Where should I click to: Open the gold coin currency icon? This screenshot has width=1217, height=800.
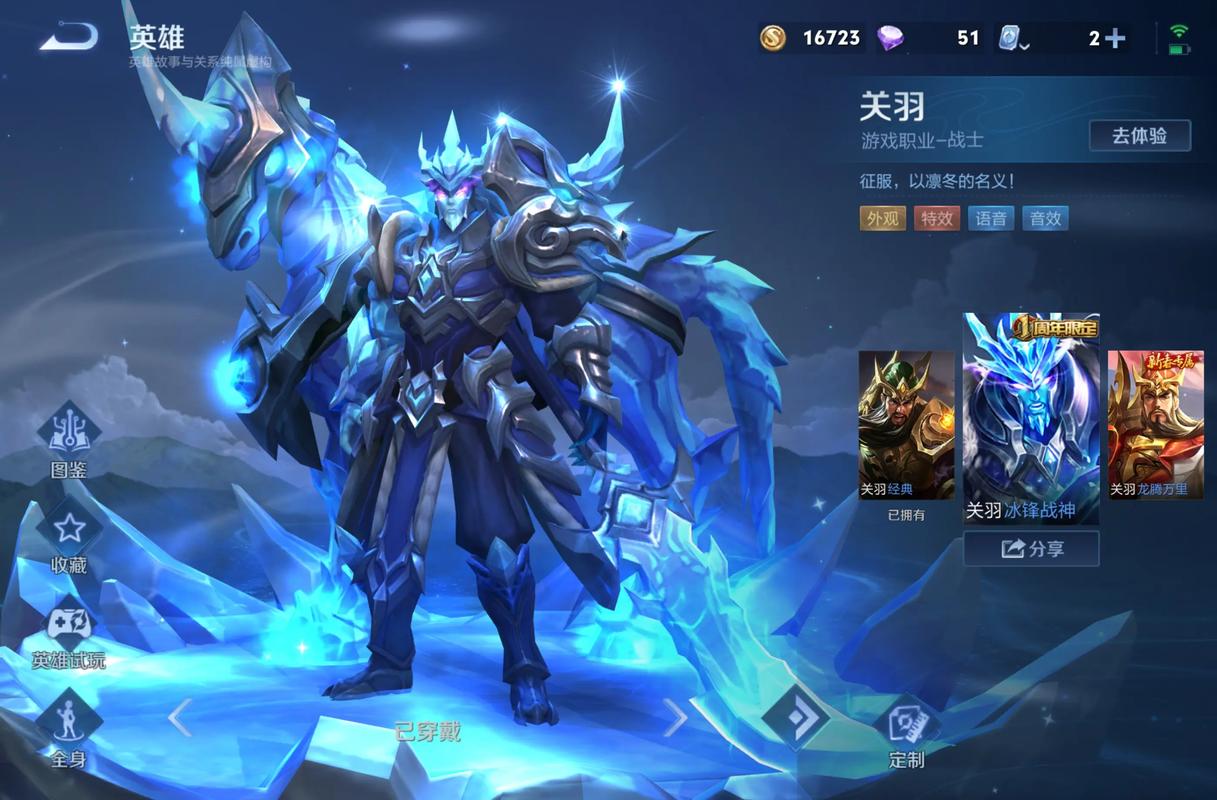pyautogui.click(x=773, y=38)
